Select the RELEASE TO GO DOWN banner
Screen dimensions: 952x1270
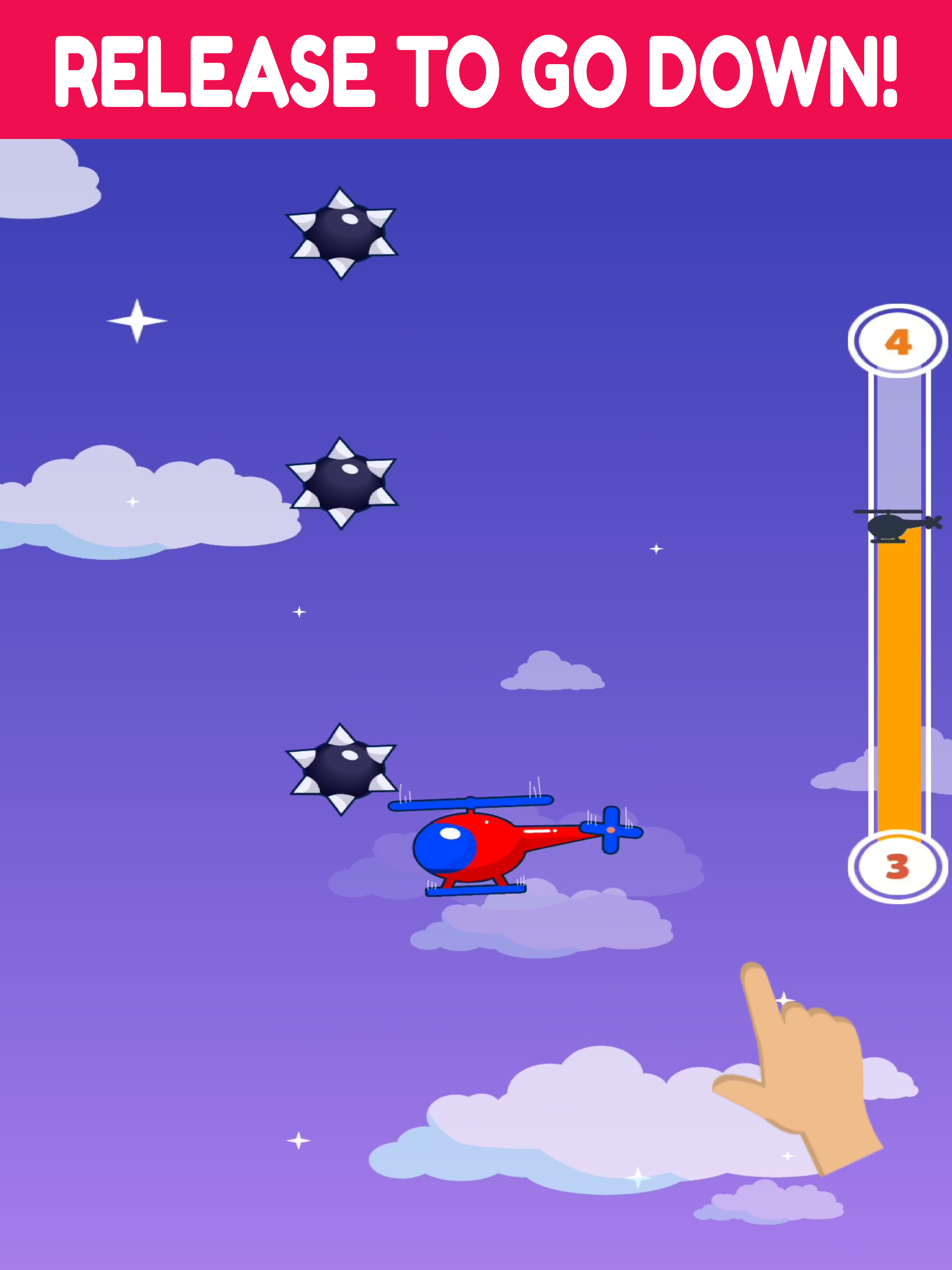476,69
